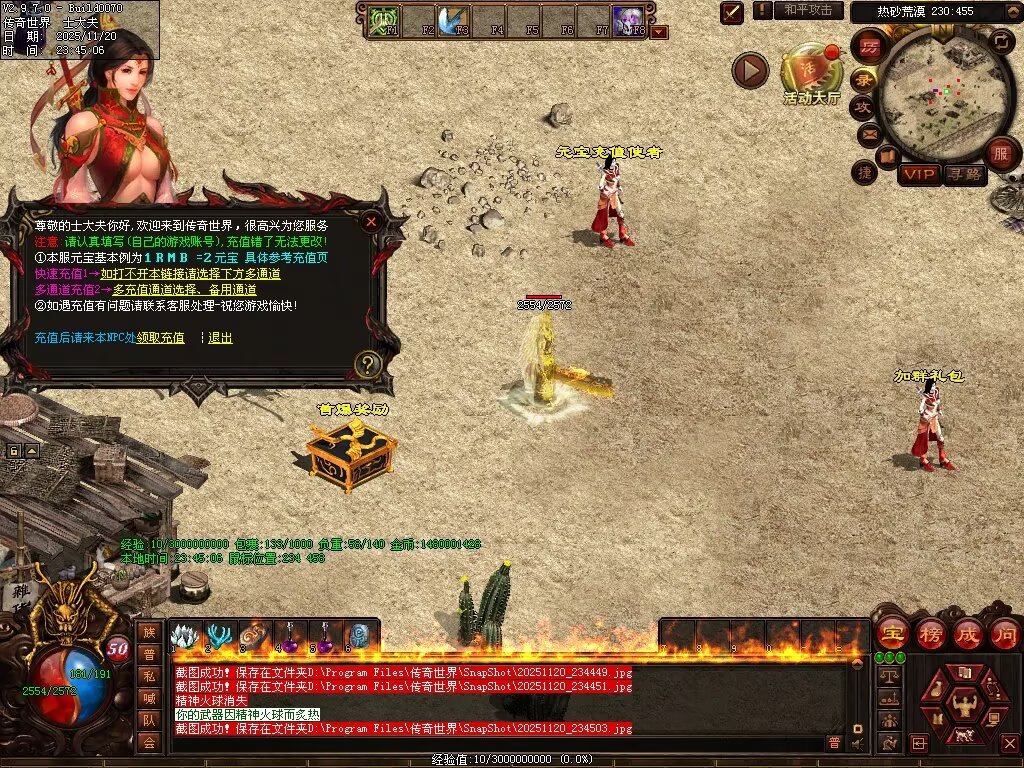Select the white lotus item in hotbar
The height and width of the screenshot is (768, 1024).
pos(184,636)
